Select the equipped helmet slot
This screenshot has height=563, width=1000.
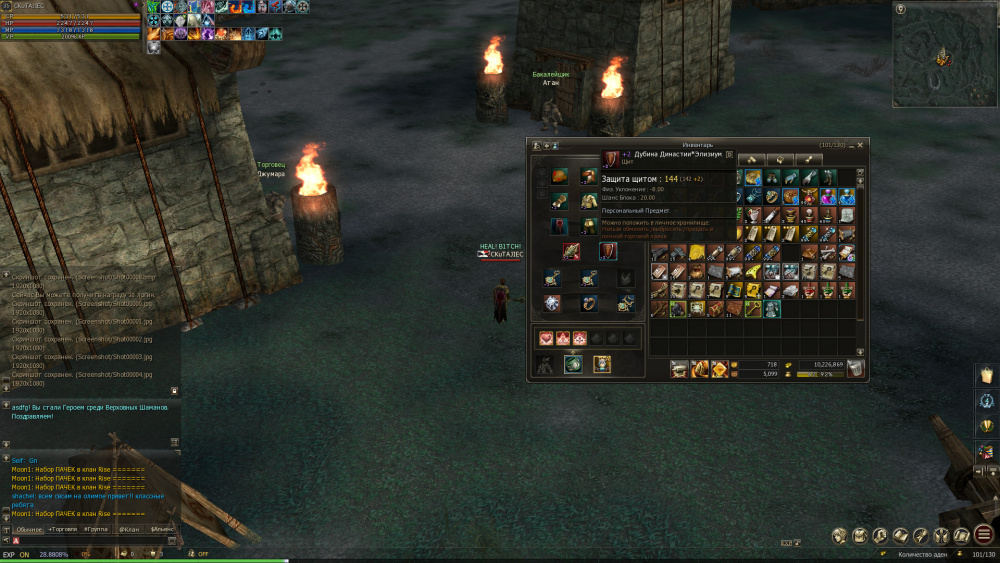pyautogui.click(x=559, y=176)
